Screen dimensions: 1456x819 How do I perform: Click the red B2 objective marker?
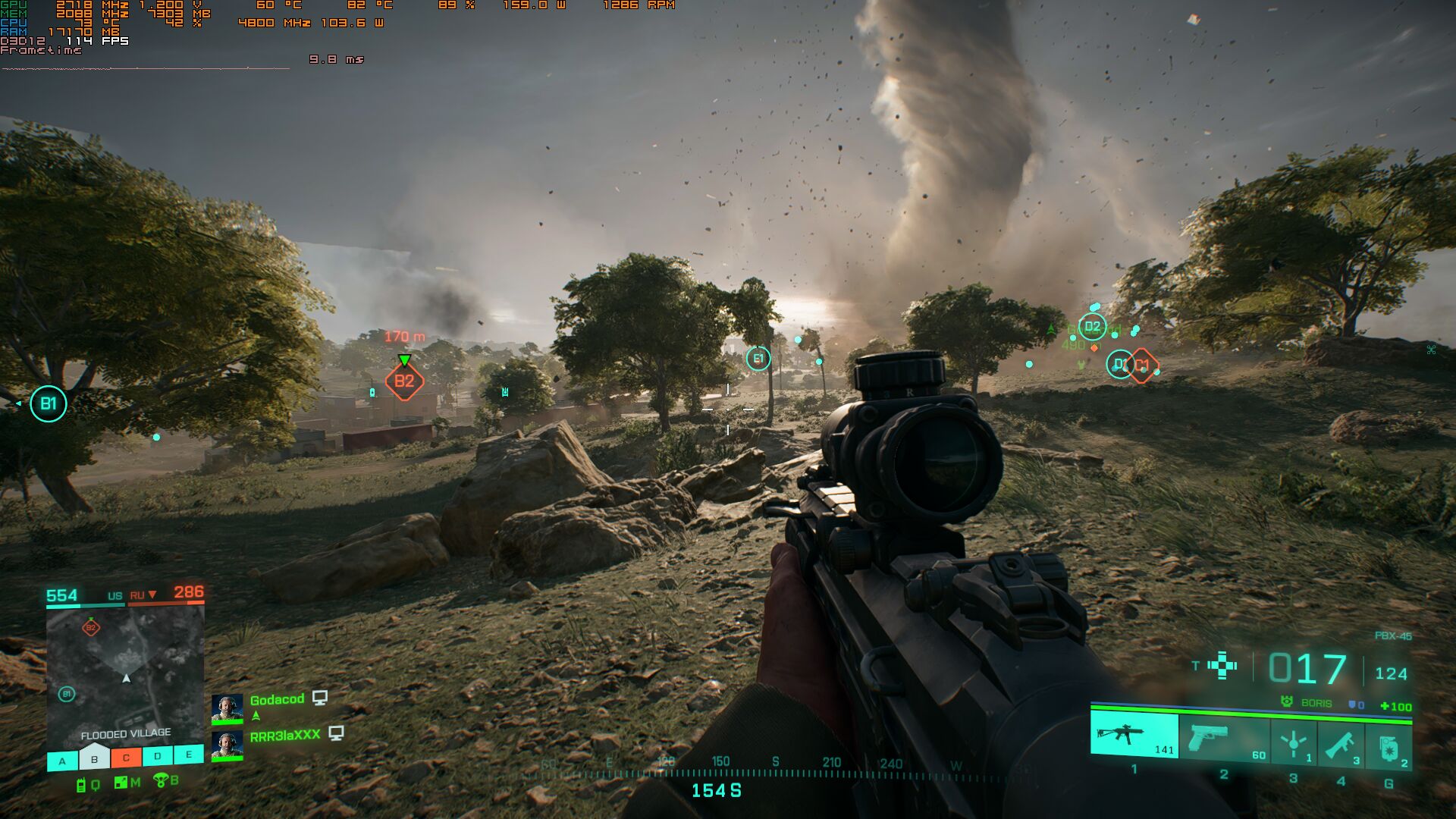(x=404, y=381)
